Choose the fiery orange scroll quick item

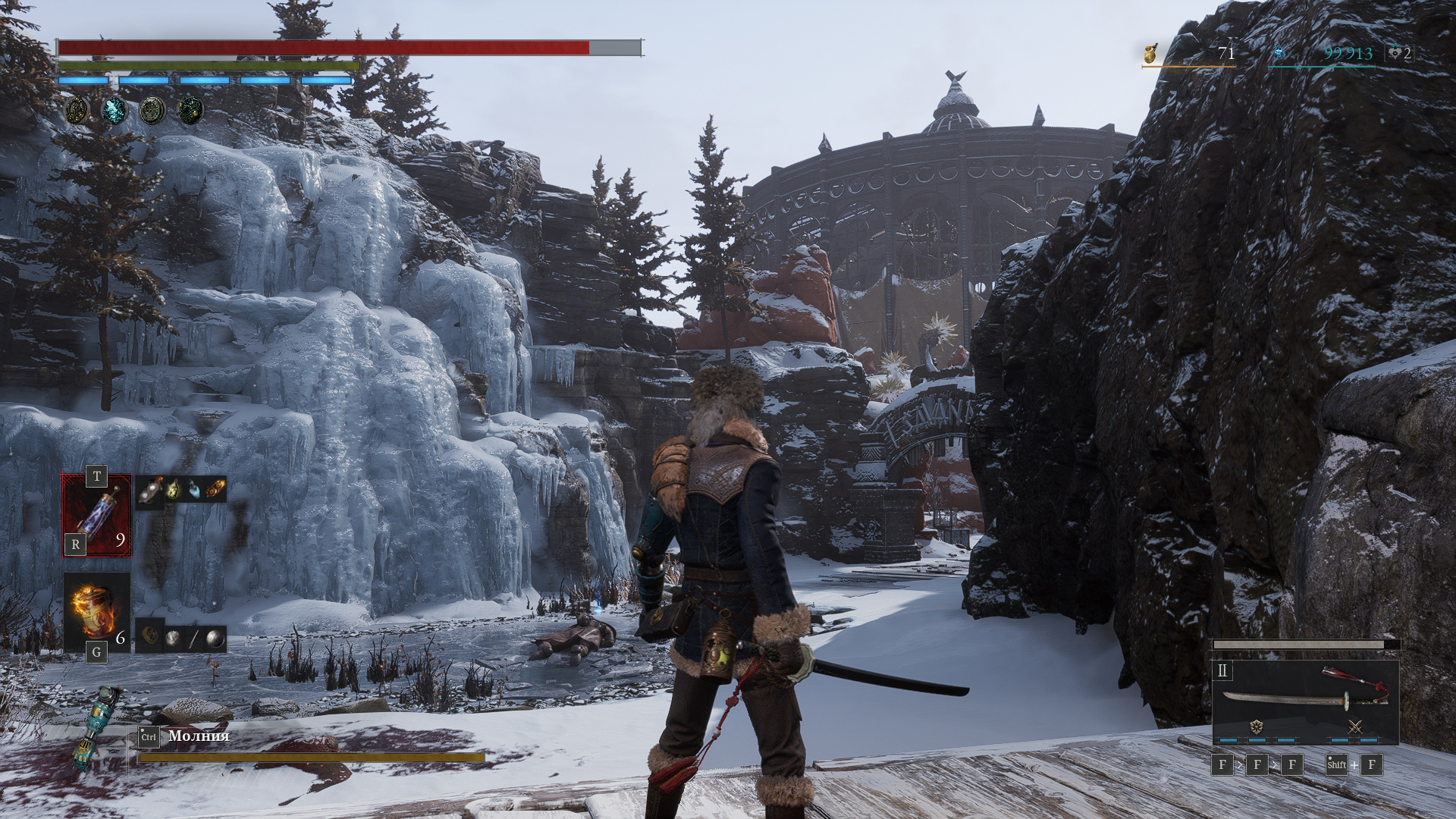(x=215, y=491)
